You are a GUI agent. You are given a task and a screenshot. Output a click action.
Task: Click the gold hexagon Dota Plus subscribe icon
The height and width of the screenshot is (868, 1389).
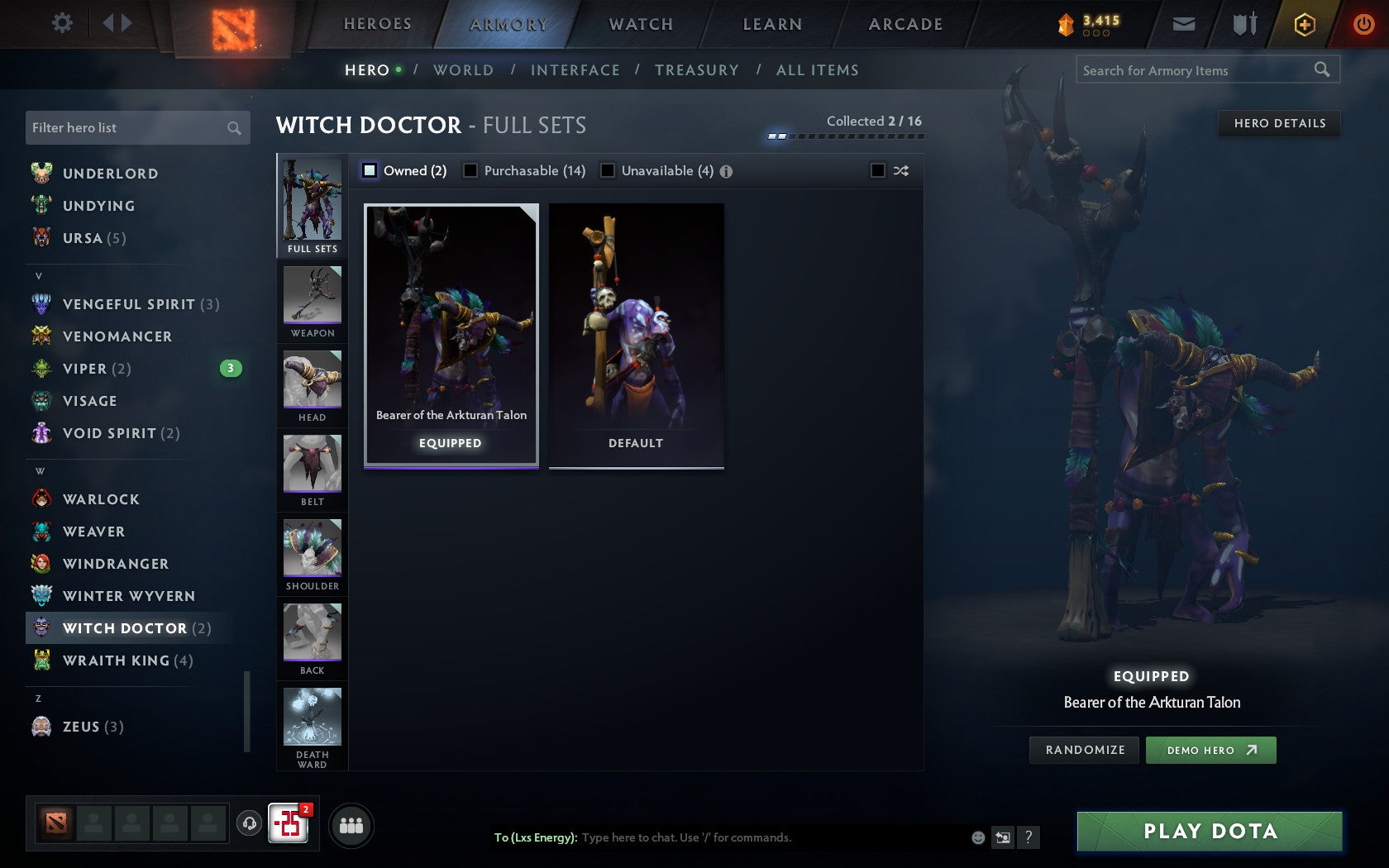pyautogui.click(x=1304, y=24)
